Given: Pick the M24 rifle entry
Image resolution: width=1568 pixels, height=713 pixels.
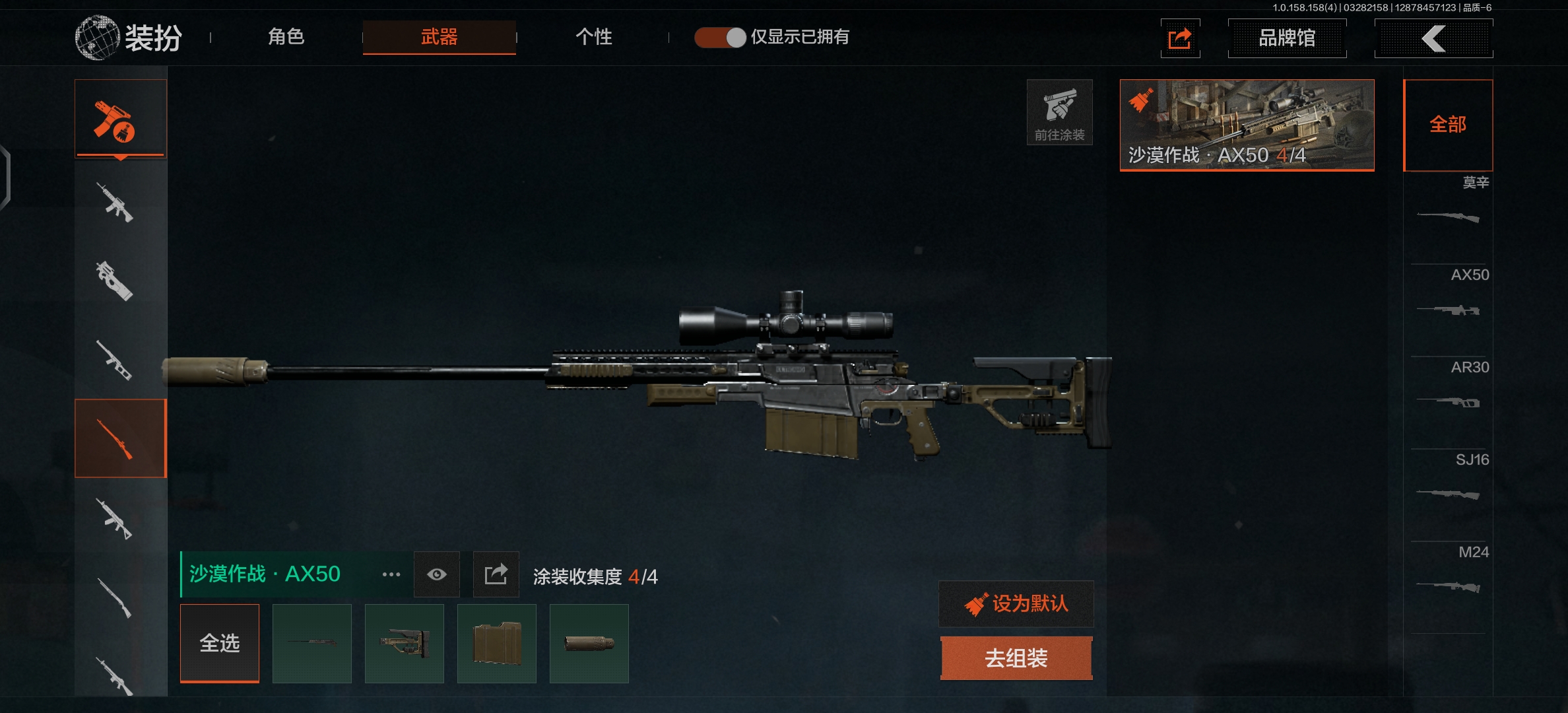Looking at the screenshot, I should 1449,574.
